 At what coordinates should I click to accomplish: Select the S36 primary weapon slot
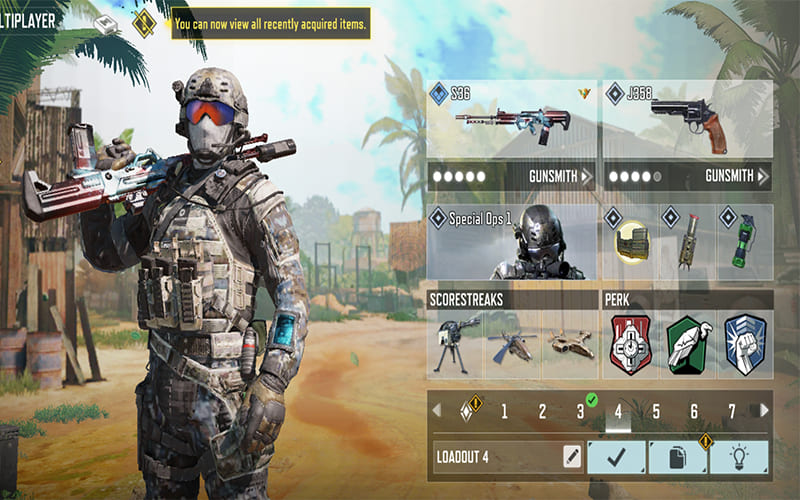pyautogui.click(x=512, y=120)
